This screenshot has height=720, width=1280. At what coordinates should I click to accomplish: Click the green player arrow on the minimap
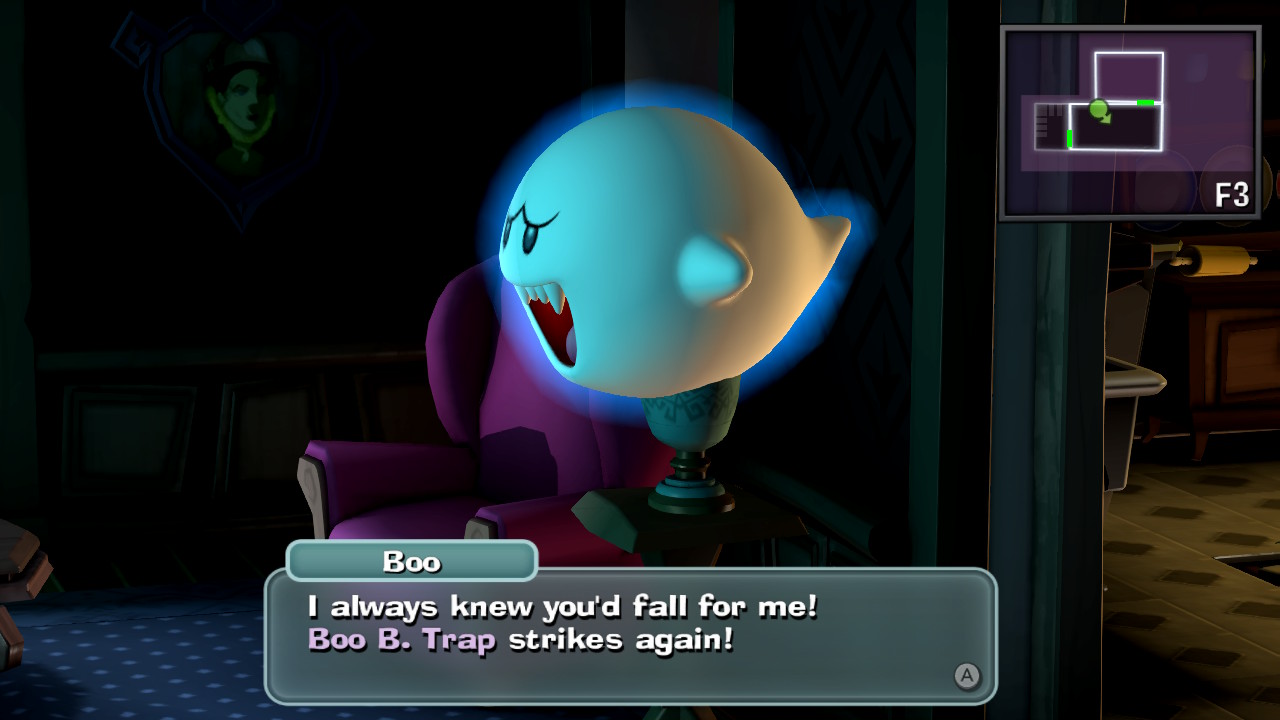(1098, 110)
